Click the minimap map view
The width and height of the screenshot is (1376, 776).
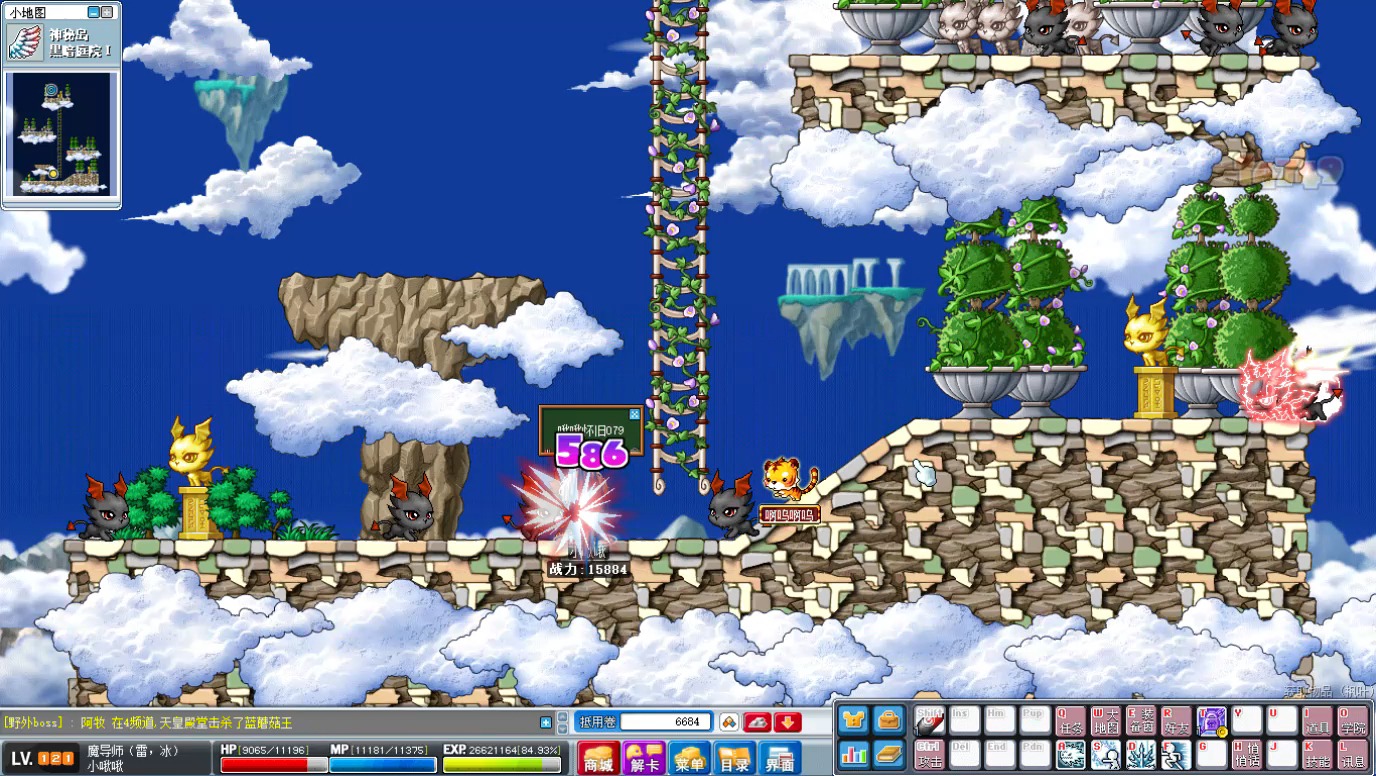61,135
